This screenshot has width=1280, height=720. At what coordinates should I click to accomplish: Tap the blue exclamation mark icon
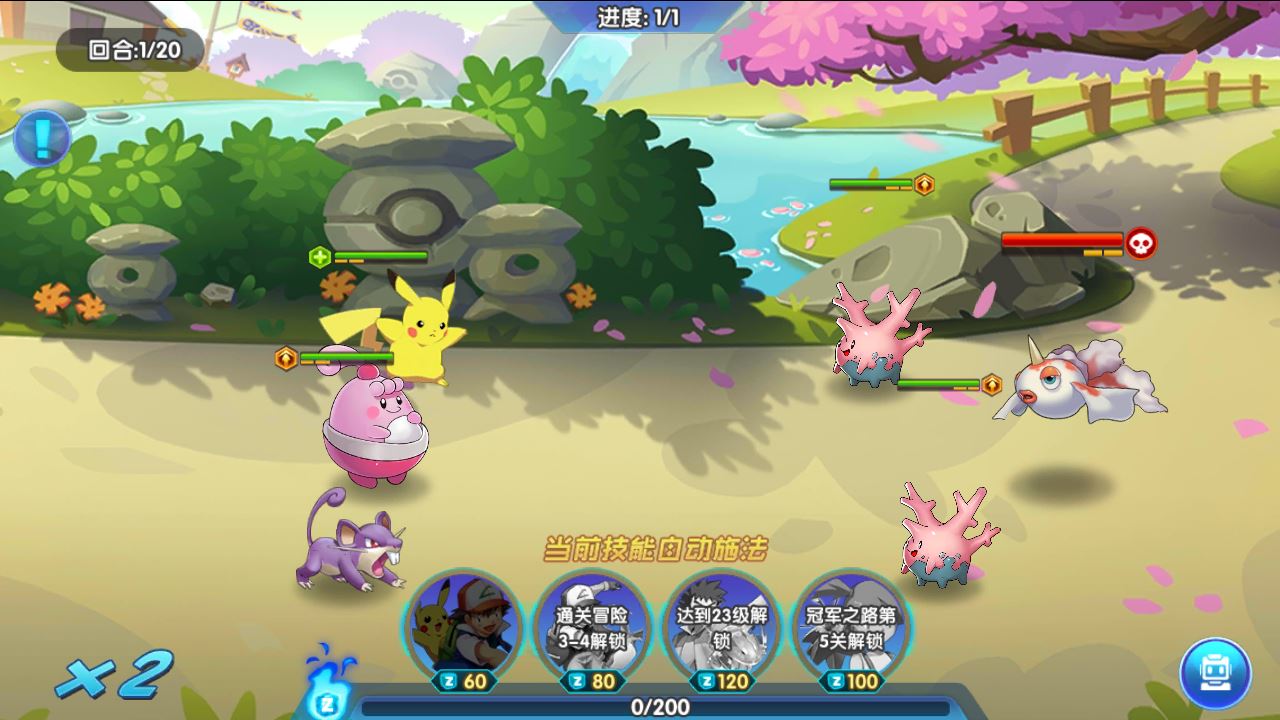42,138
